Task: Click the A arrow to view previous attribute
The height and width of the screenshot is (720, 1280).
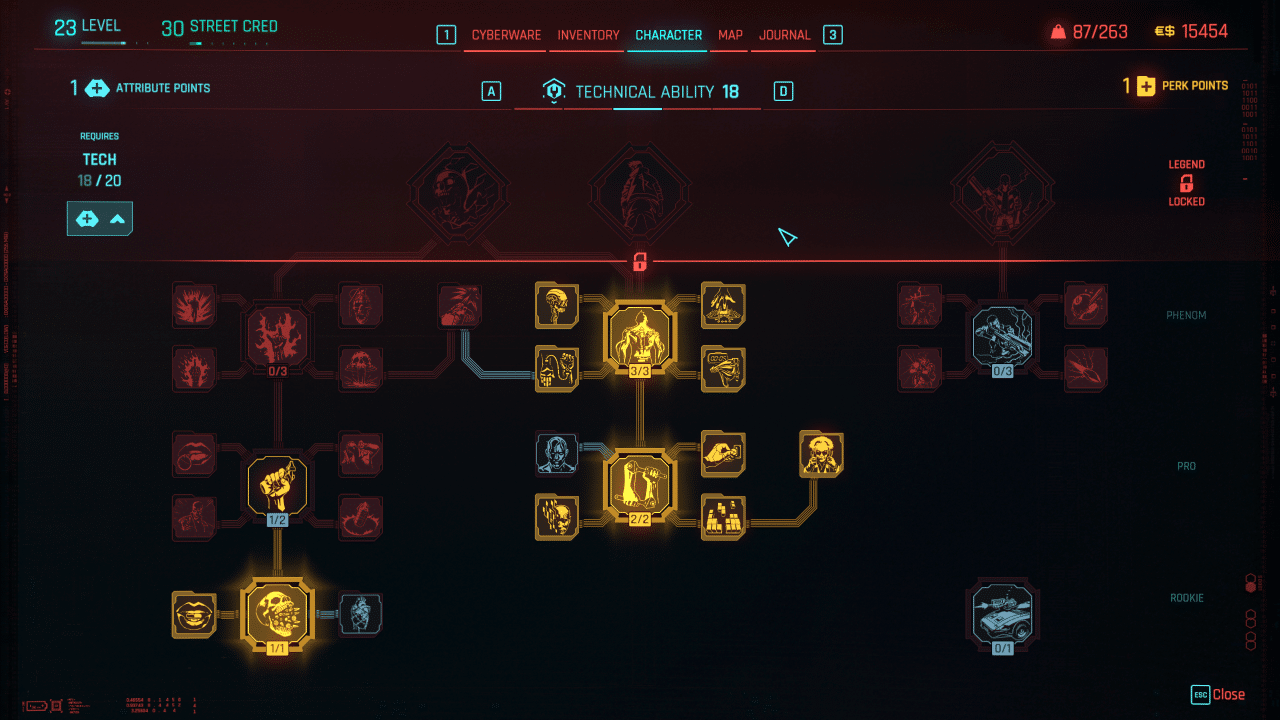Action: point(491,90)
